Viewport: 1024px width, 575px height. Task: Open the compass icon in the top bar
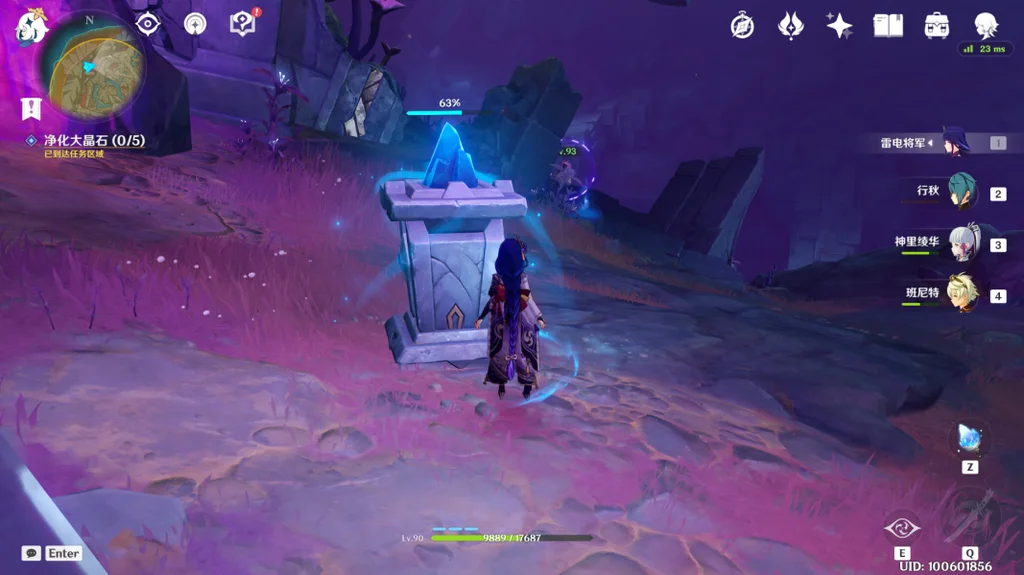[x=742, y=26]
